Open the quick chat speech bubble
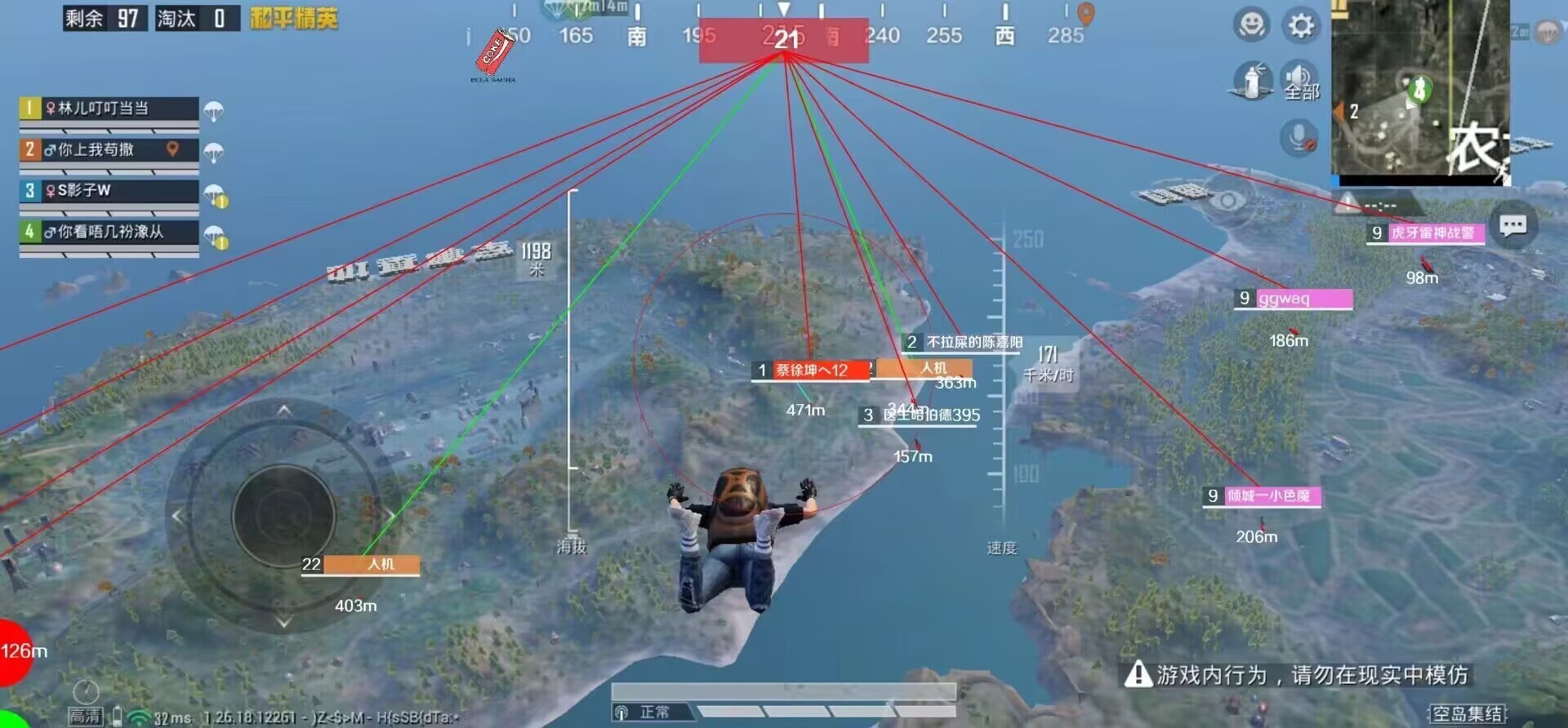This screenshot has height=728, width=1568. (x=1512, y=224)
